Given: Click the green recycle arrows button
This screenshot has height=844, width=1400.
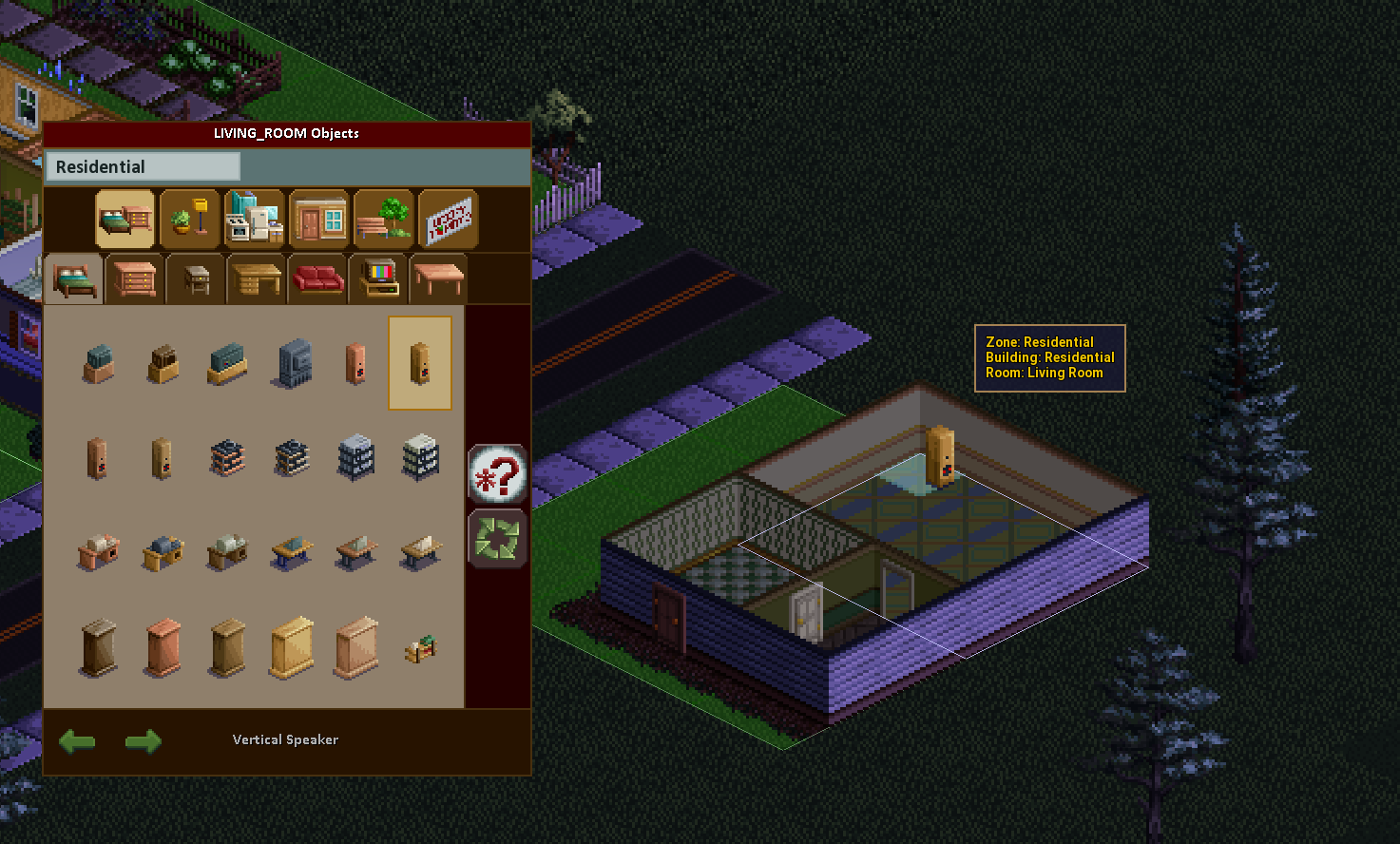Looking at the screenshot, I should 497,538.
